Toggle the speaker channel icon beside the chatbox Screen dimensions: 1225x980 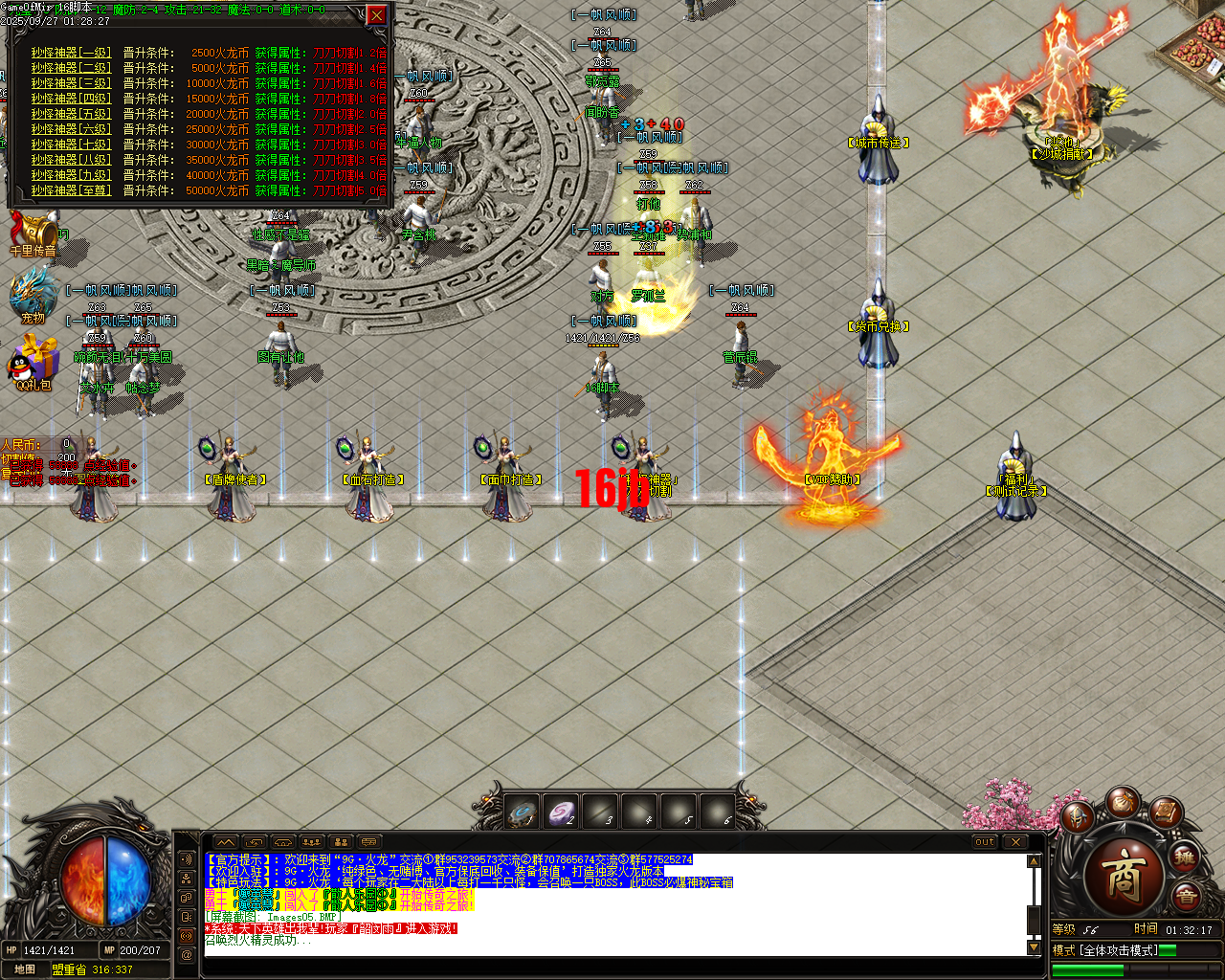pos(185,860)
